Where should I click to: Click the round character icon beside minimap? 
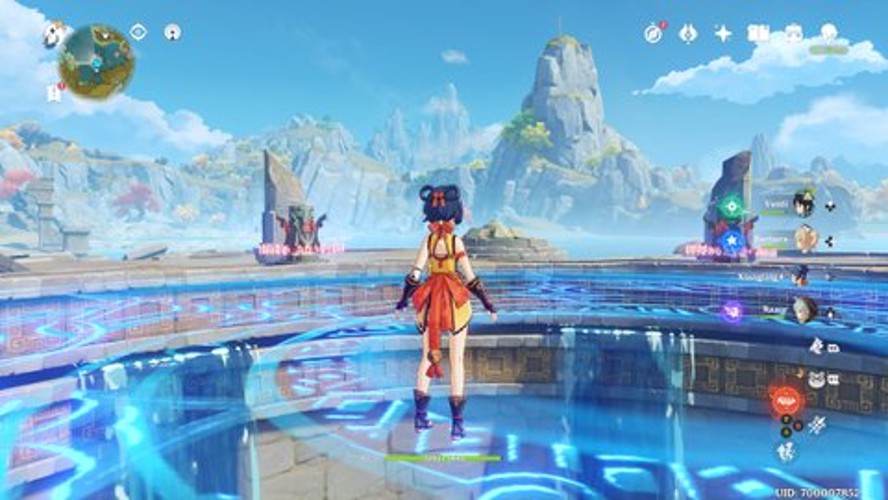click(172, 32)
